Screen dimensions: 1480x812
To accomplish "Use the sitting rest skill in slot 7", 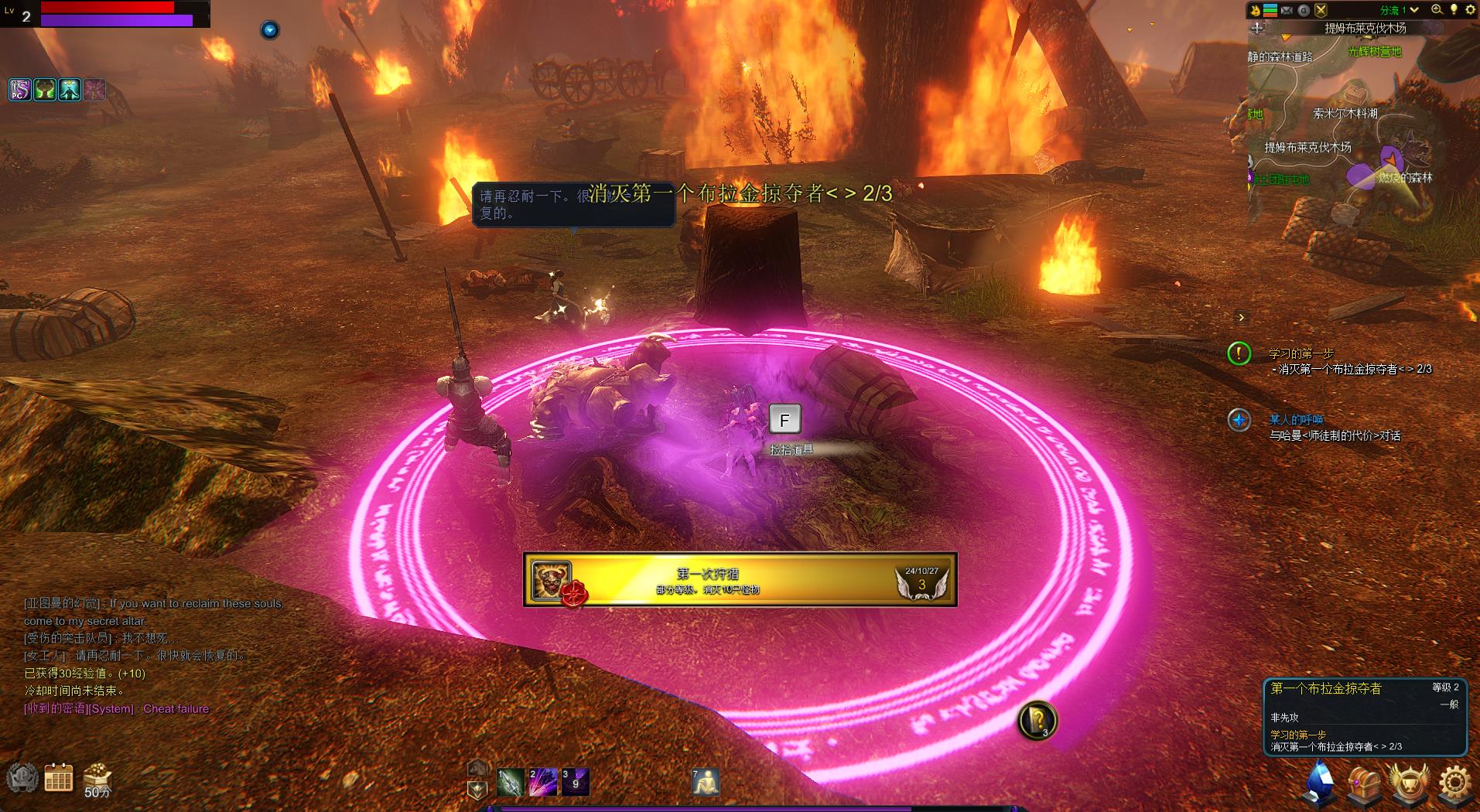I will pos(705,783).
